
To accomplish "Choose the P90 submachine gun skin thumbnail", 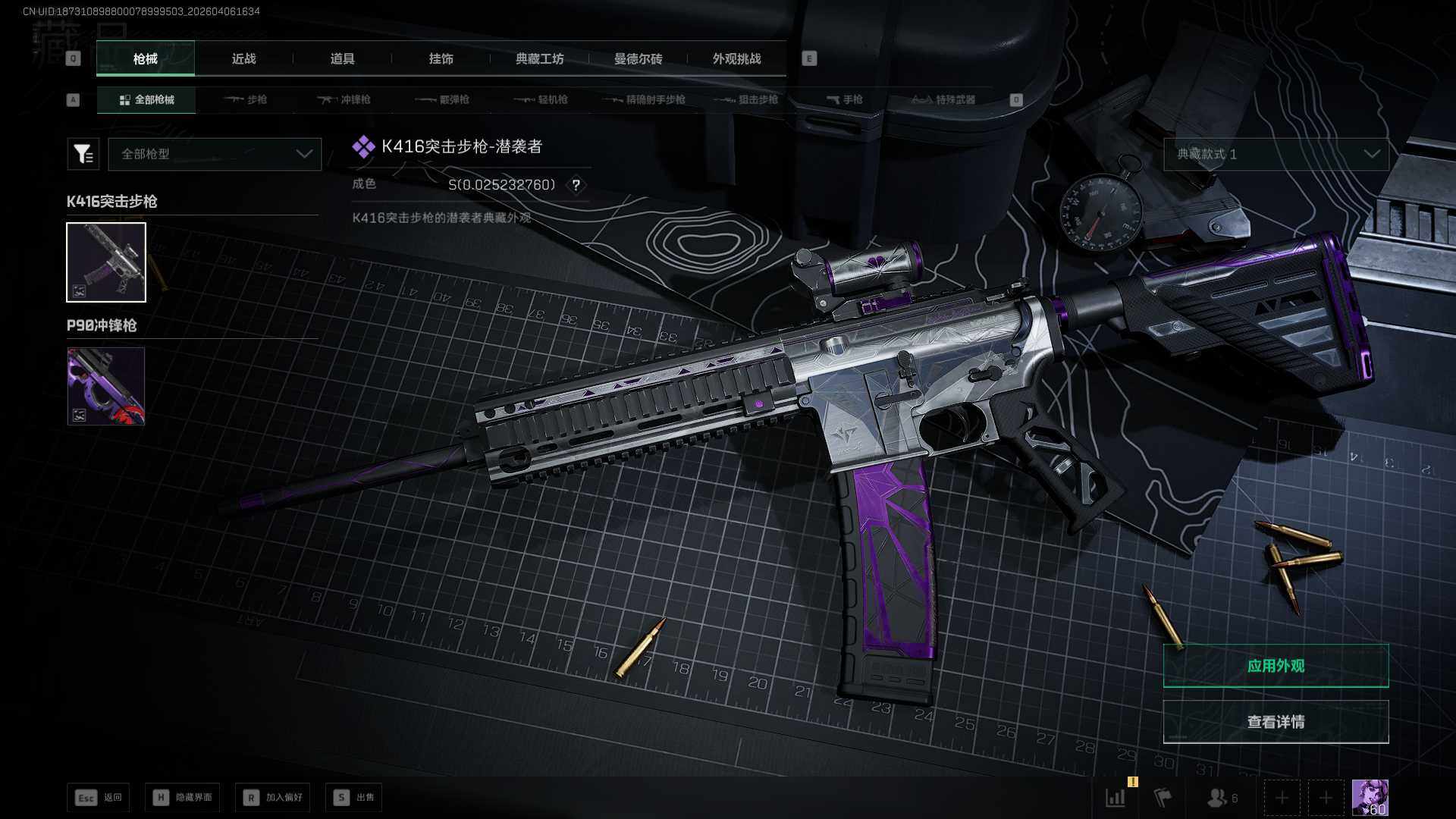I will pos(106,386).
